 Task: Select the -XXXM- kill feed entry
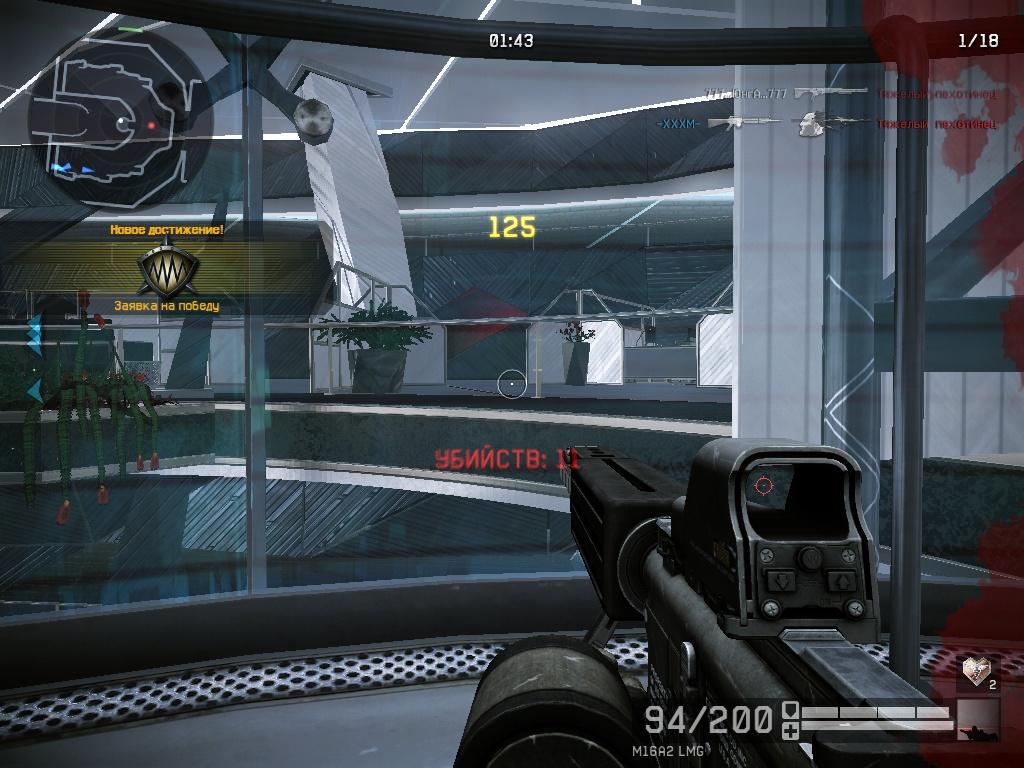[x=678, y=123]
